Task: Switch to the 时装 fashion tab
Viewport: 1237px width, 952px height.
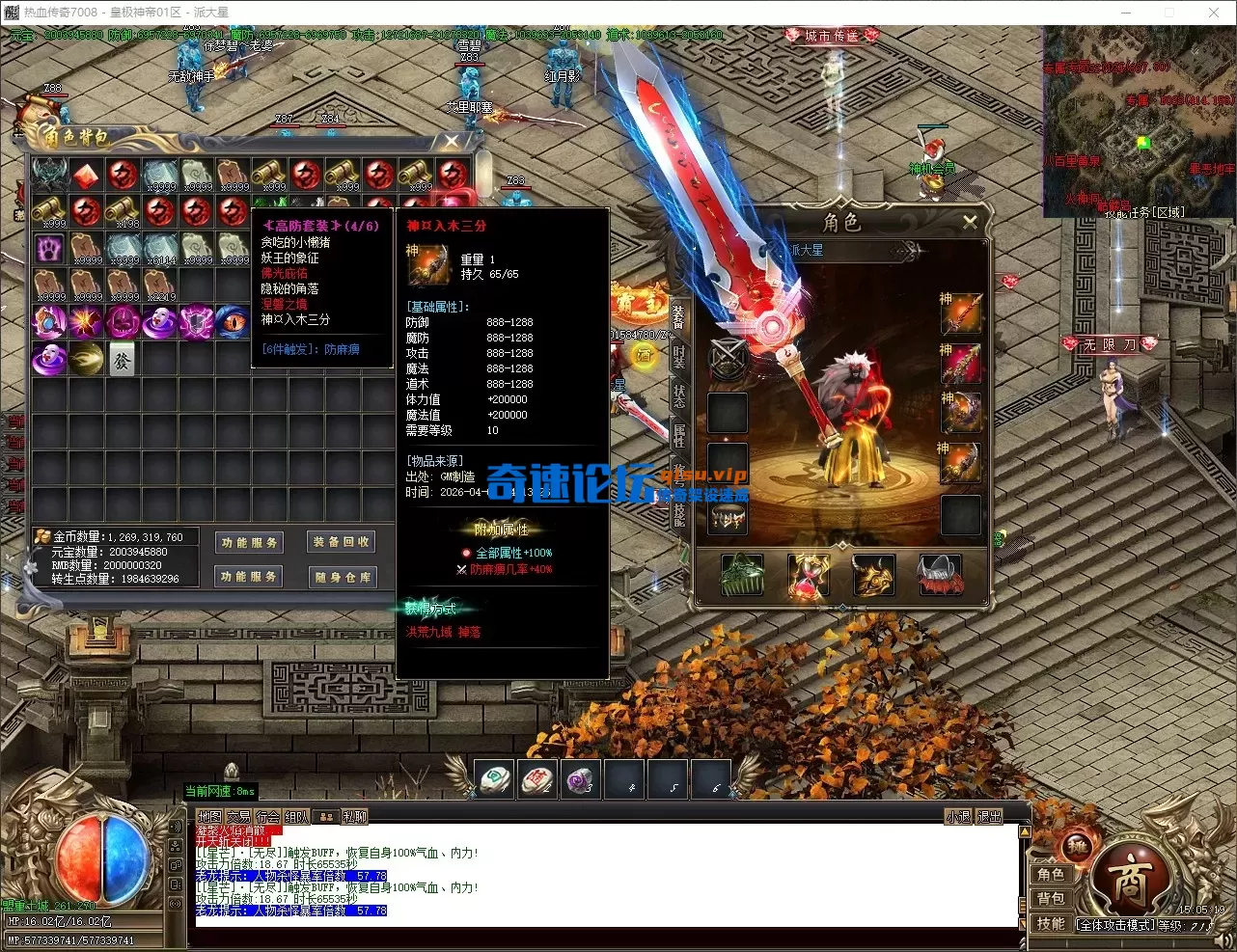Action: tap(678, 356)
